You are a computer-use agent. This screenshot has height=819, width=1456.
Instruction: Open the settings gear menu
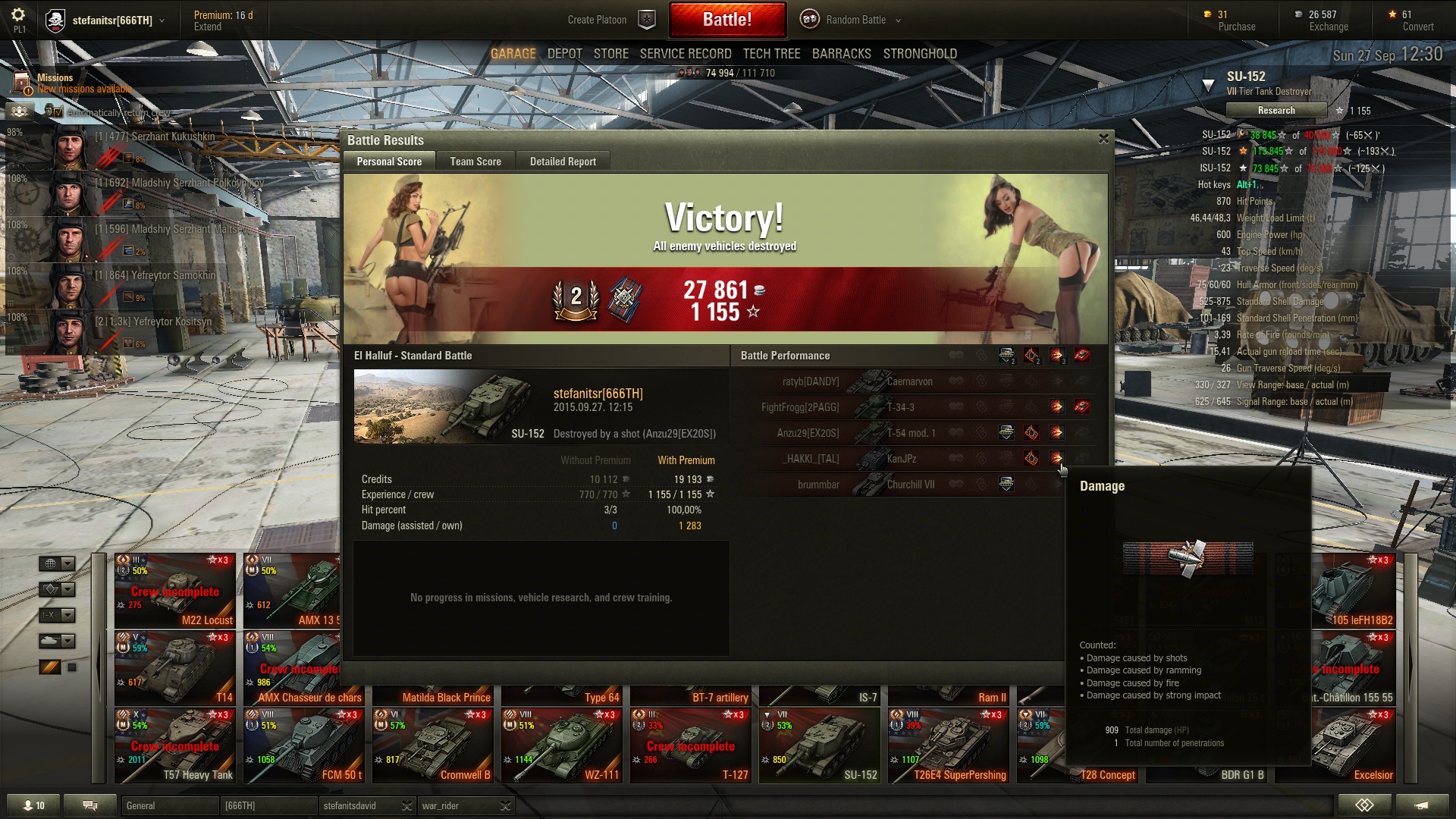tap(18, 15)
